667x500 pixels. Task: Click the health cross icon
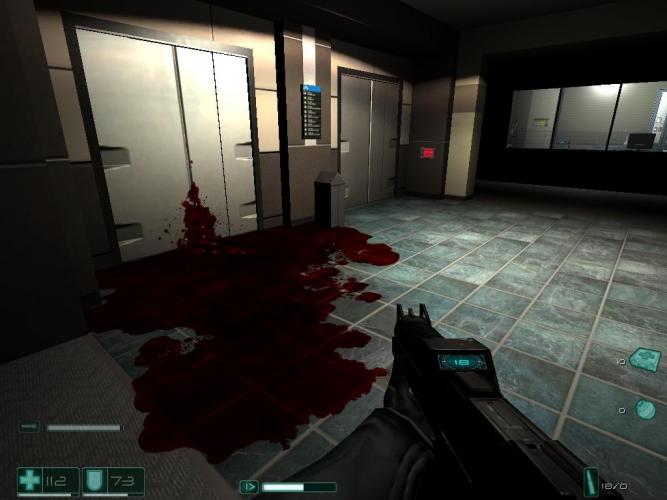pos(30,481)
